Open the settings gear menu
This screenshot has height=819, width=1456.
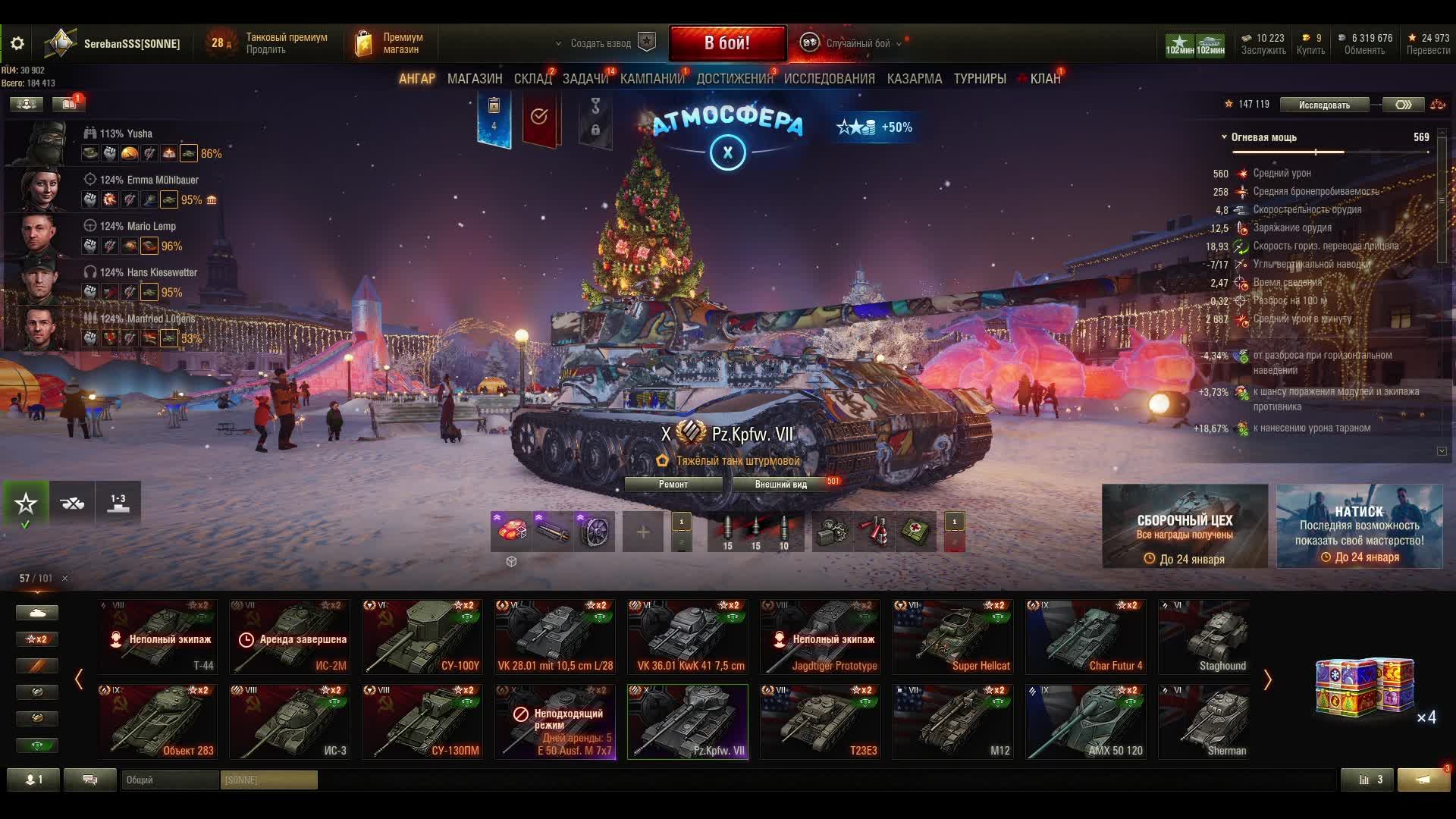17,44
